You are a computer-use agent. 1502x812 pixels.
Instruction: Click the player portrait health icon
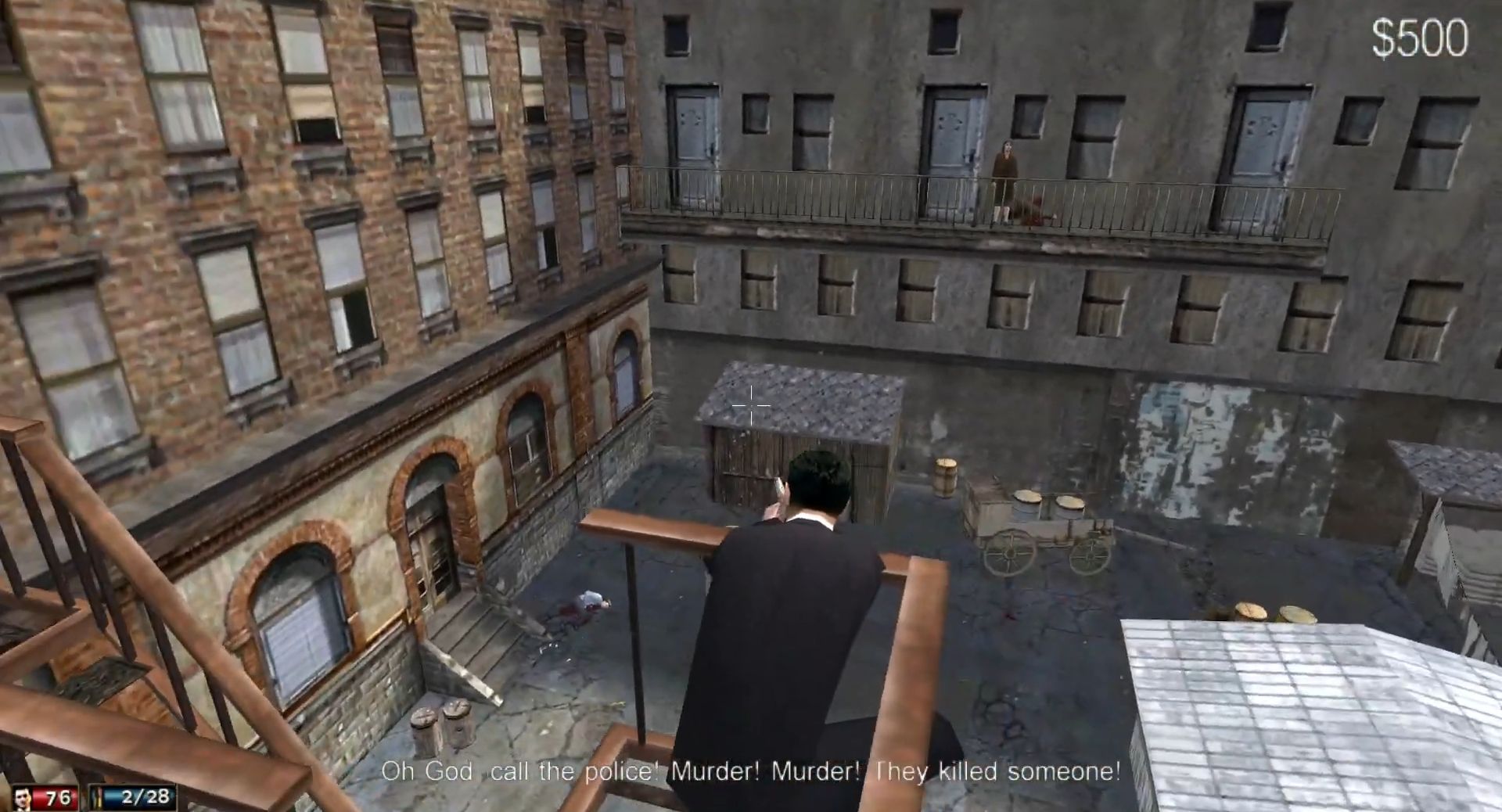tap(24, 799)
